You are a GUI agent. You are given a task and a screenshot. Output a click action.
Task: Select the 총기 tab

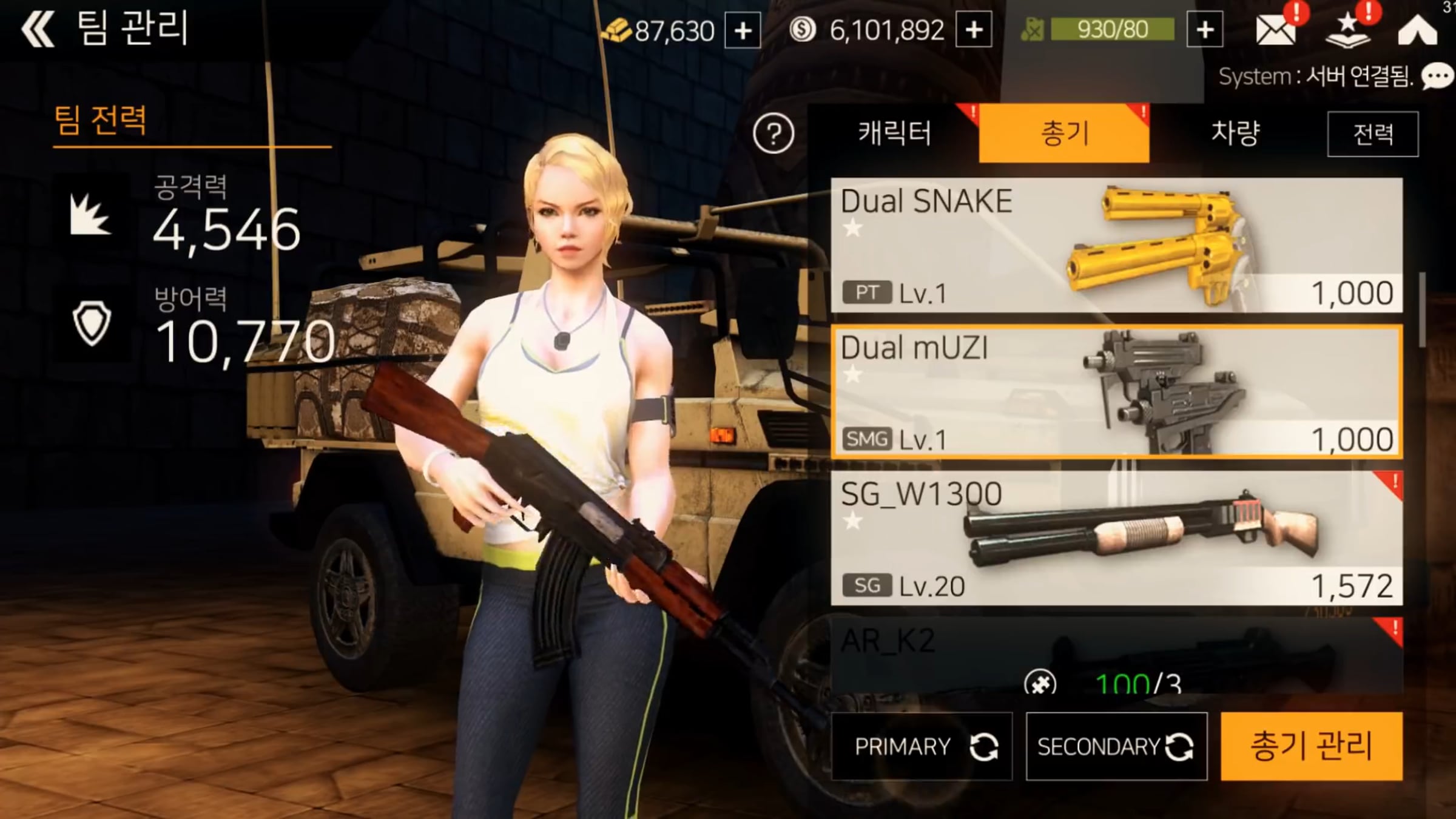(1064, 133)
